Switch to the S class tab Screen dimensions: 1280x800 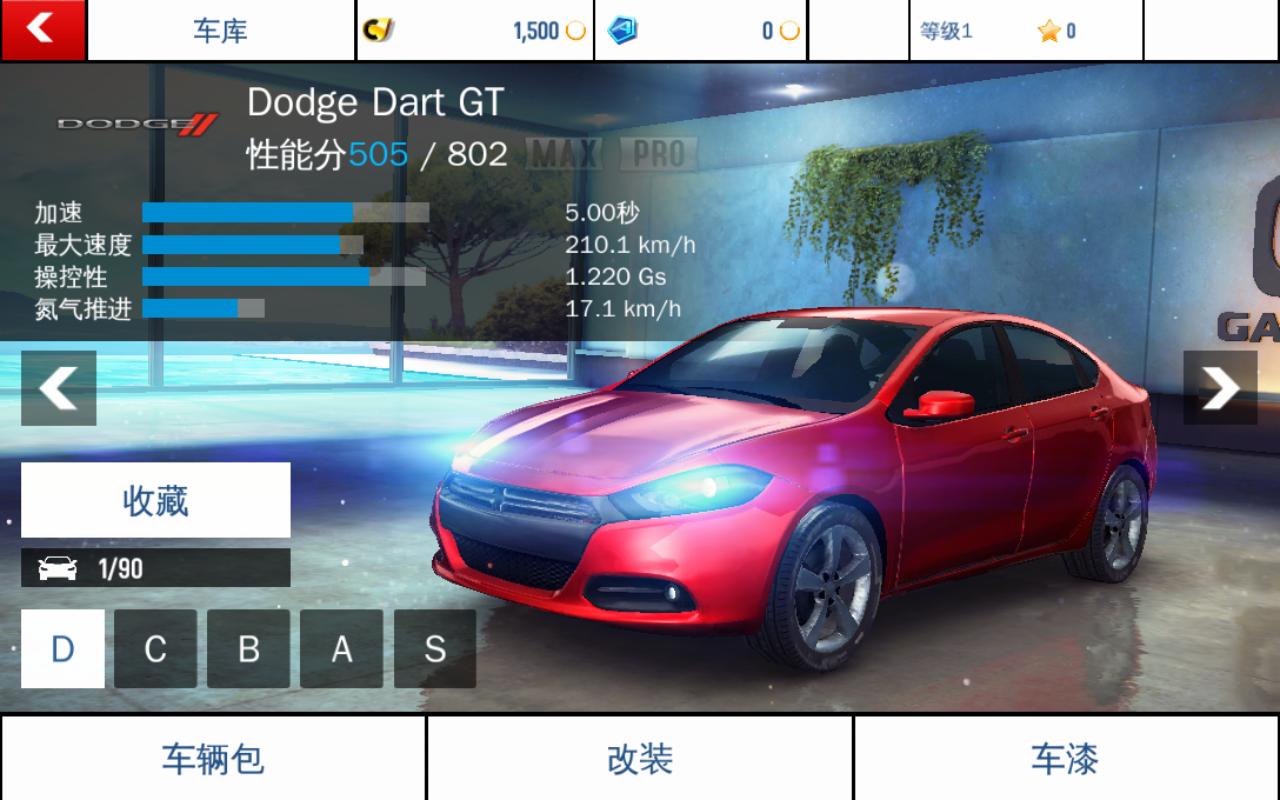coord(434,650)
